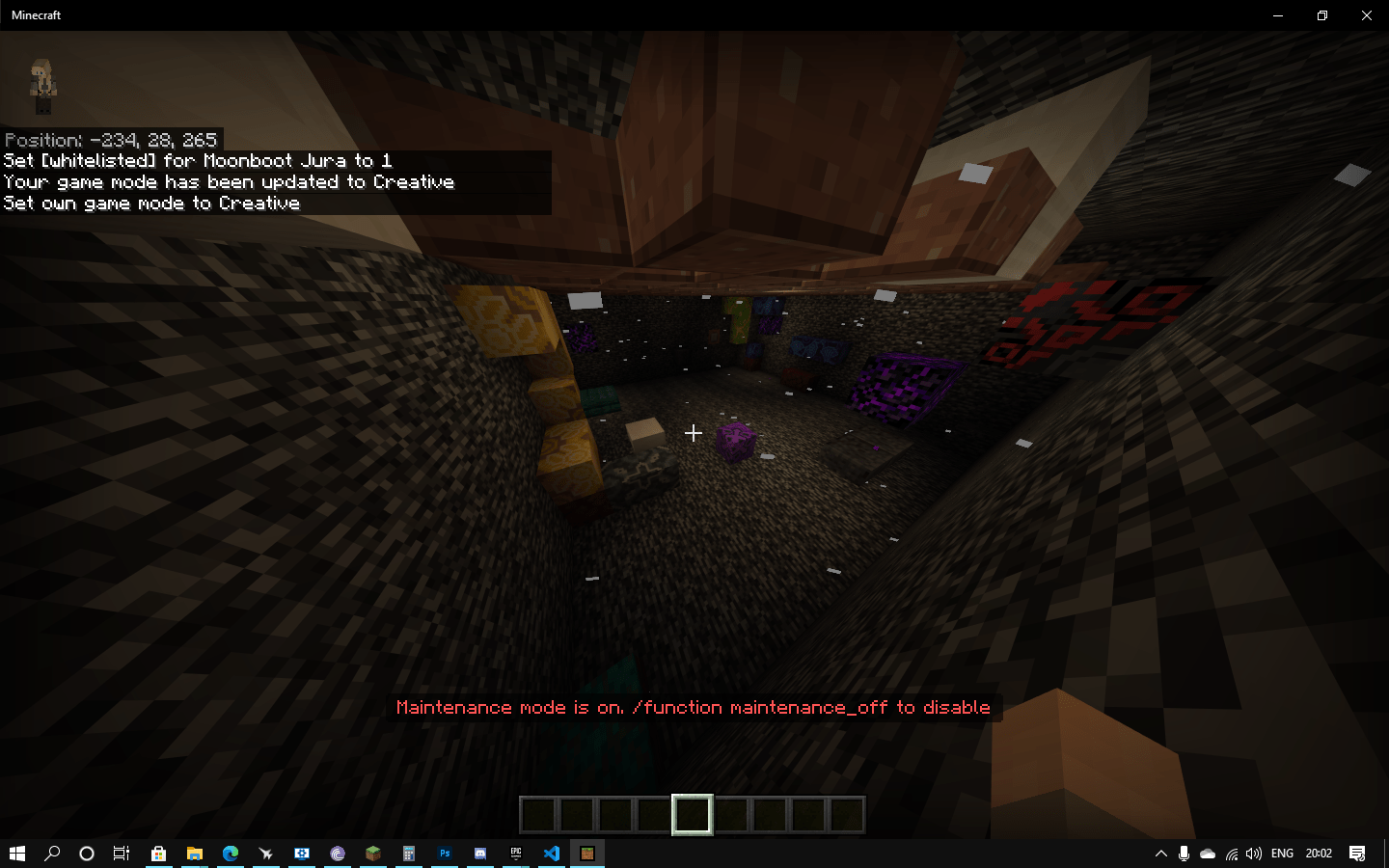Open File Explorer from the taskbar
1389x868 pixels.
(x=196, y=854)
